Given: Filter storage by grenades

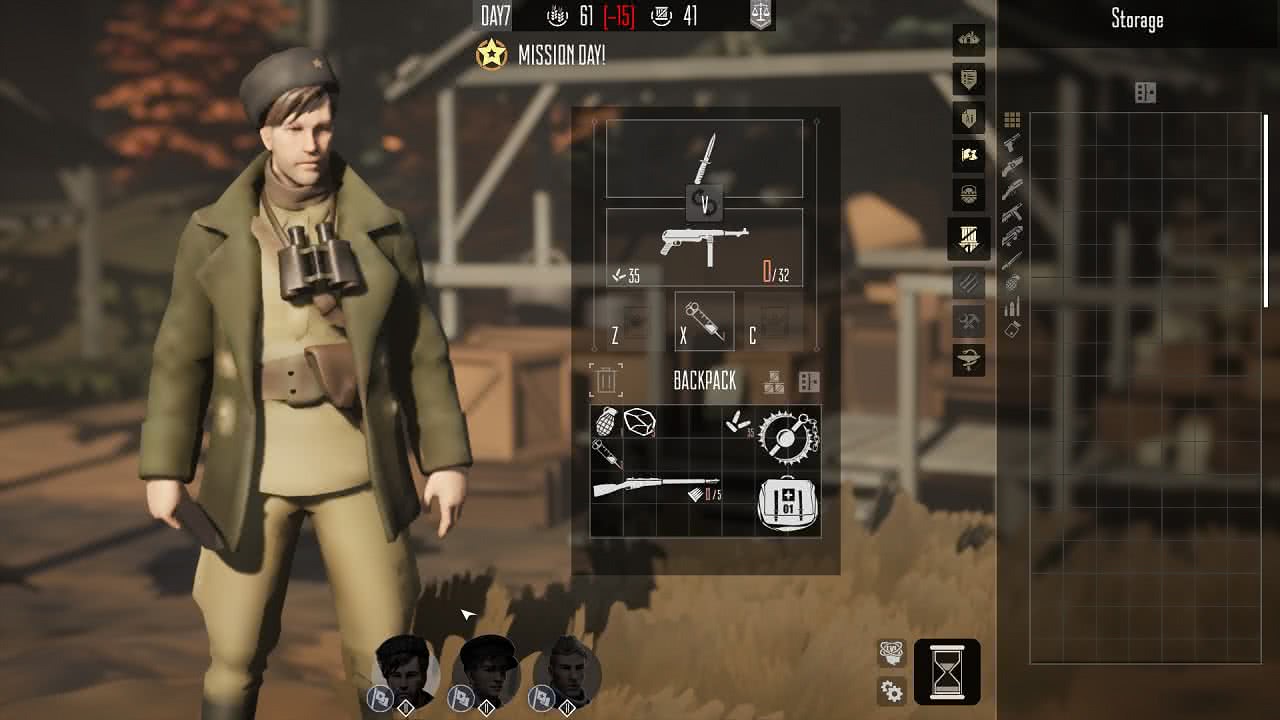Looking at the screenshot, I should 1012,284.
